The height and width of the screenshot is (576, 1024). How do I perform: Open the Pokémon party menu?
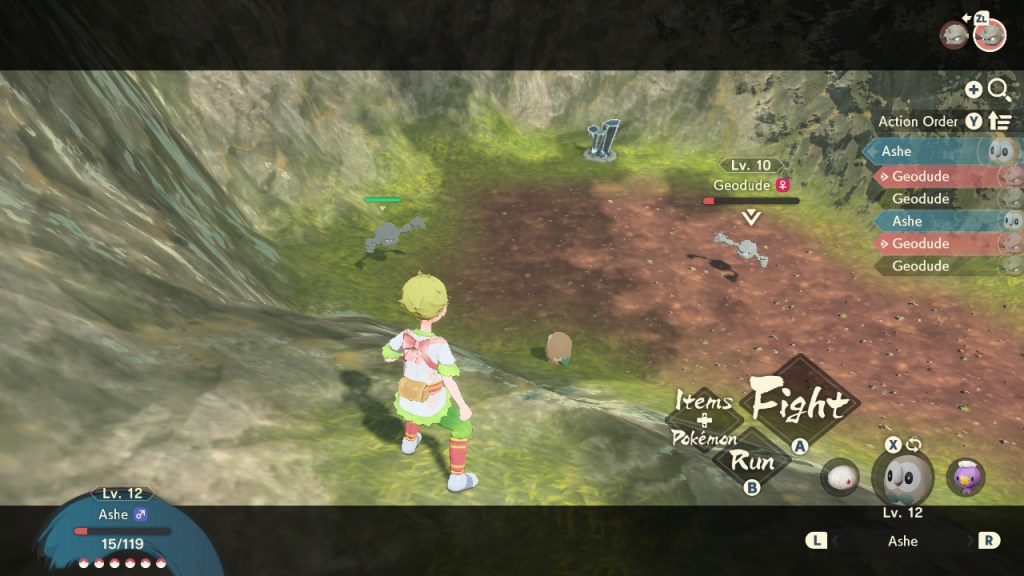coord(704,439)
